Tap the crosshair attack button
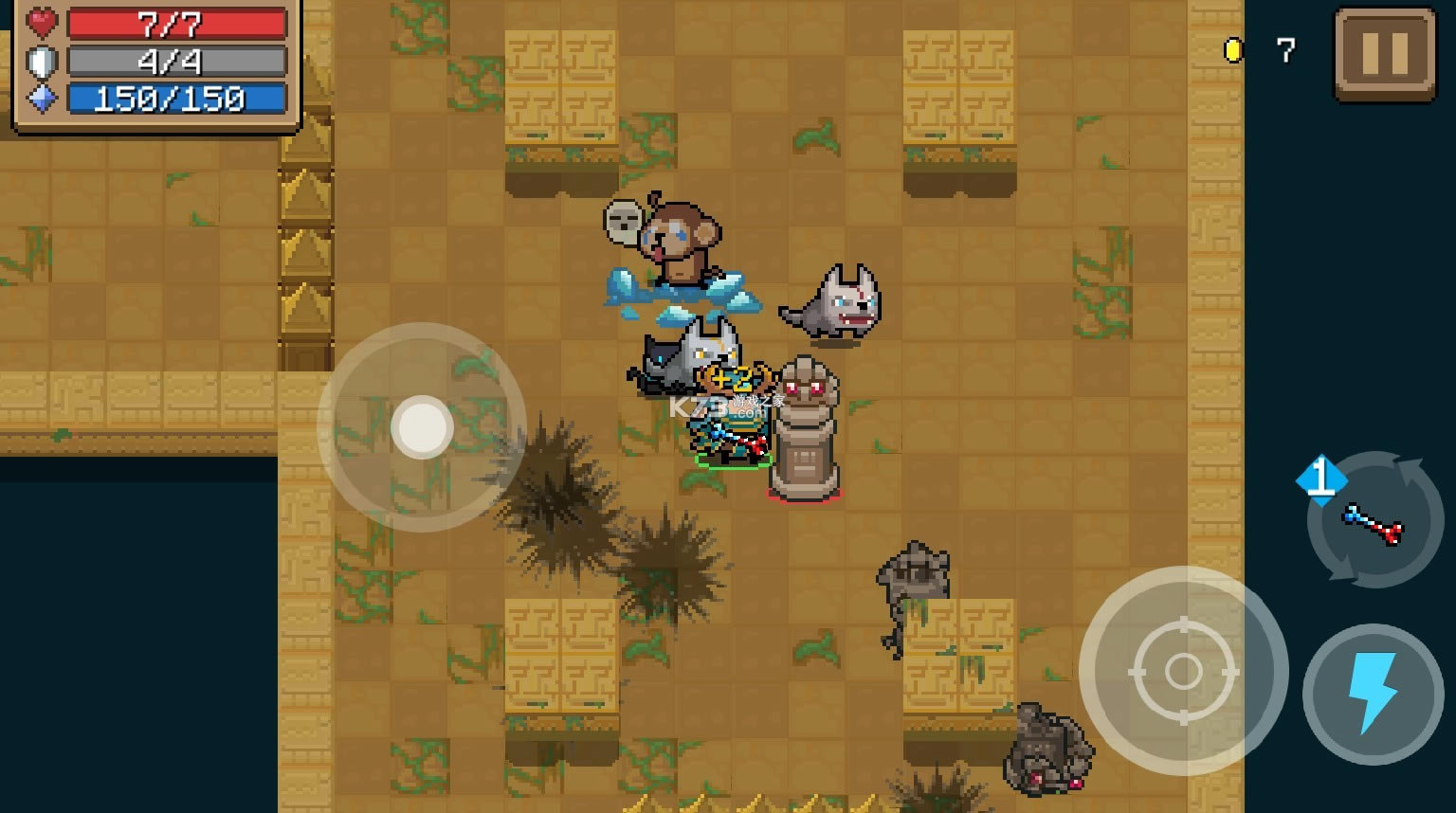 click(1183, 671)
